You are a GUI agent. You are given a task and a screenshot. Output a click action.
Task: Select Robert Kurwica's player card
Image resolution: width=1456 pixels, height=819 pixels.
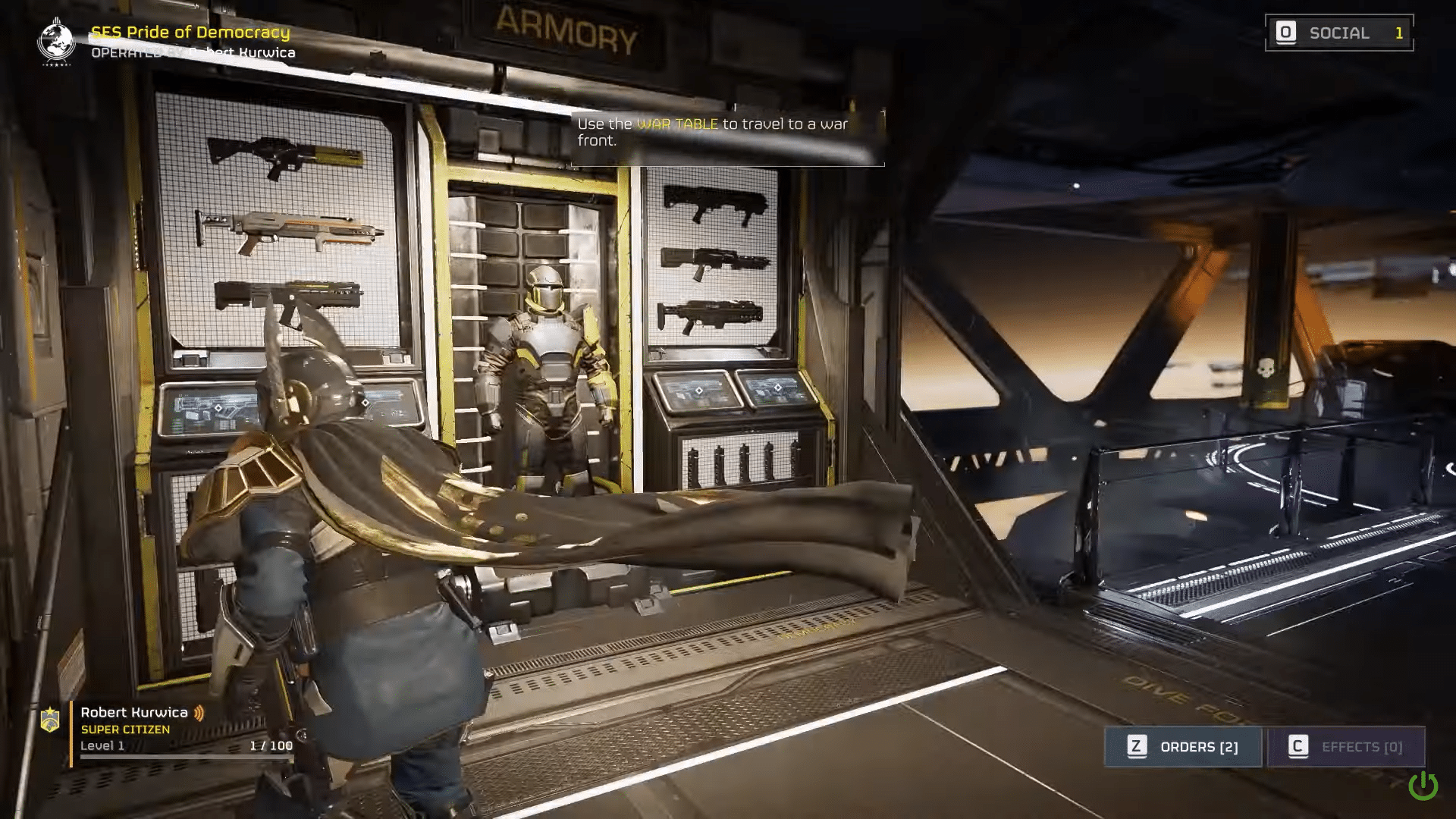167,729
